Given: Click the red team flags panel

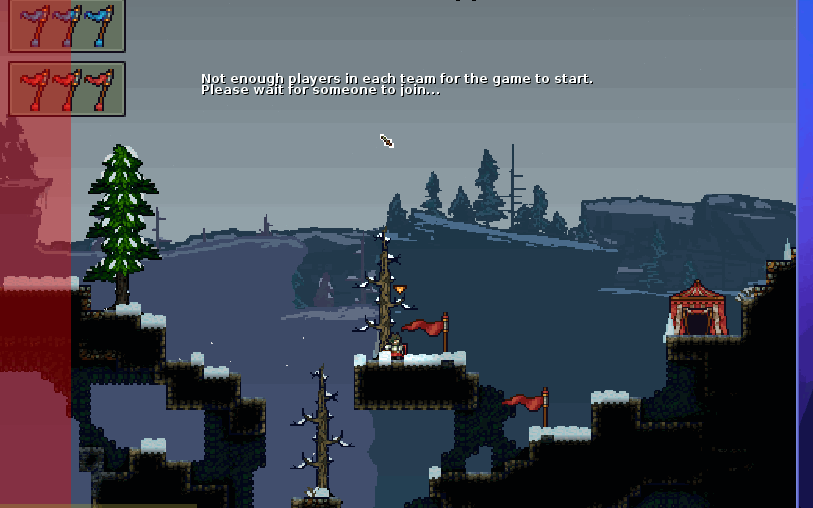Looking at the screenshot, I should 67,89.
